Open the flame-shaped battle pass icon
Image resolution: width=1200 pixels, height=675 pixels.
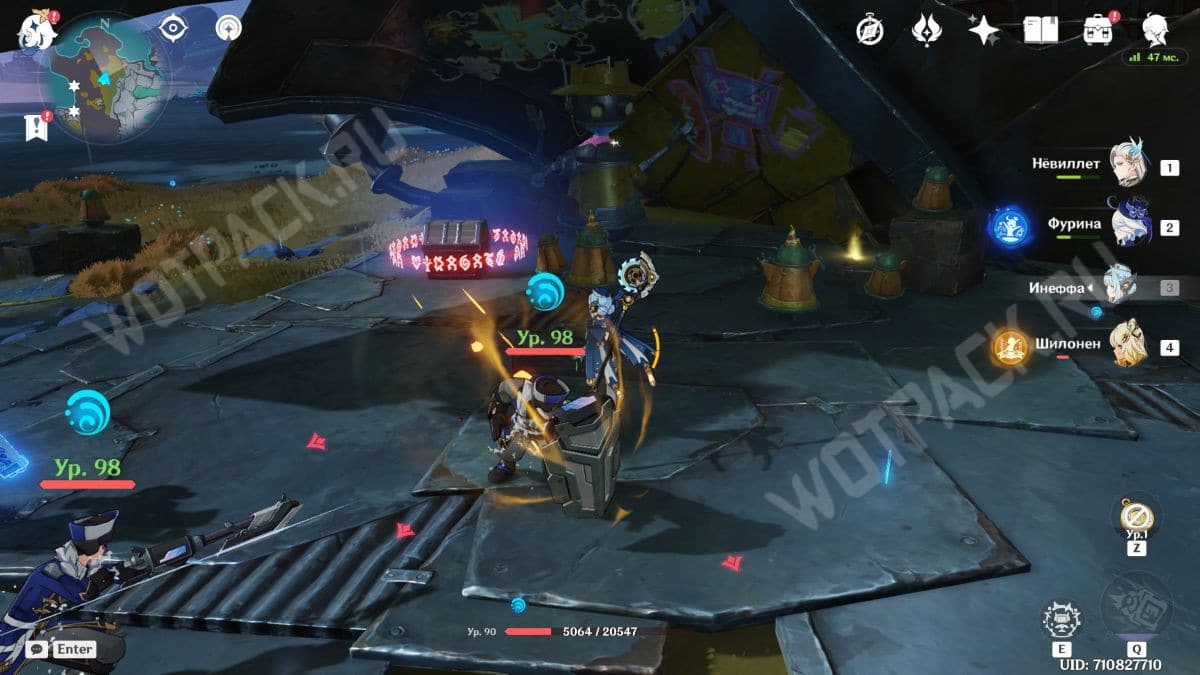(927, 31)
